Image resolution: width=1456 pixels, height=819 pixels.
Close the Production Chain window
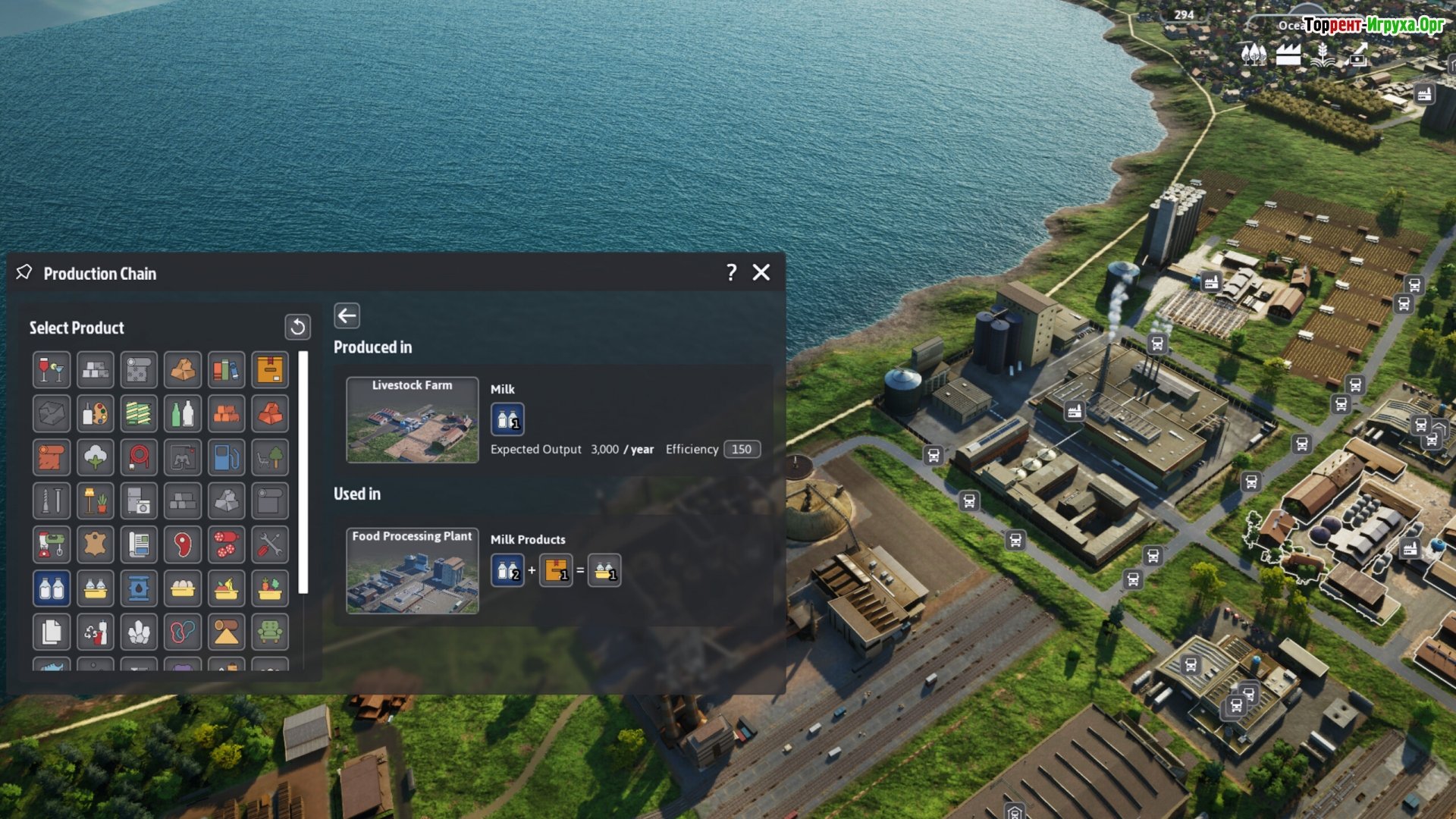(761, 273)
